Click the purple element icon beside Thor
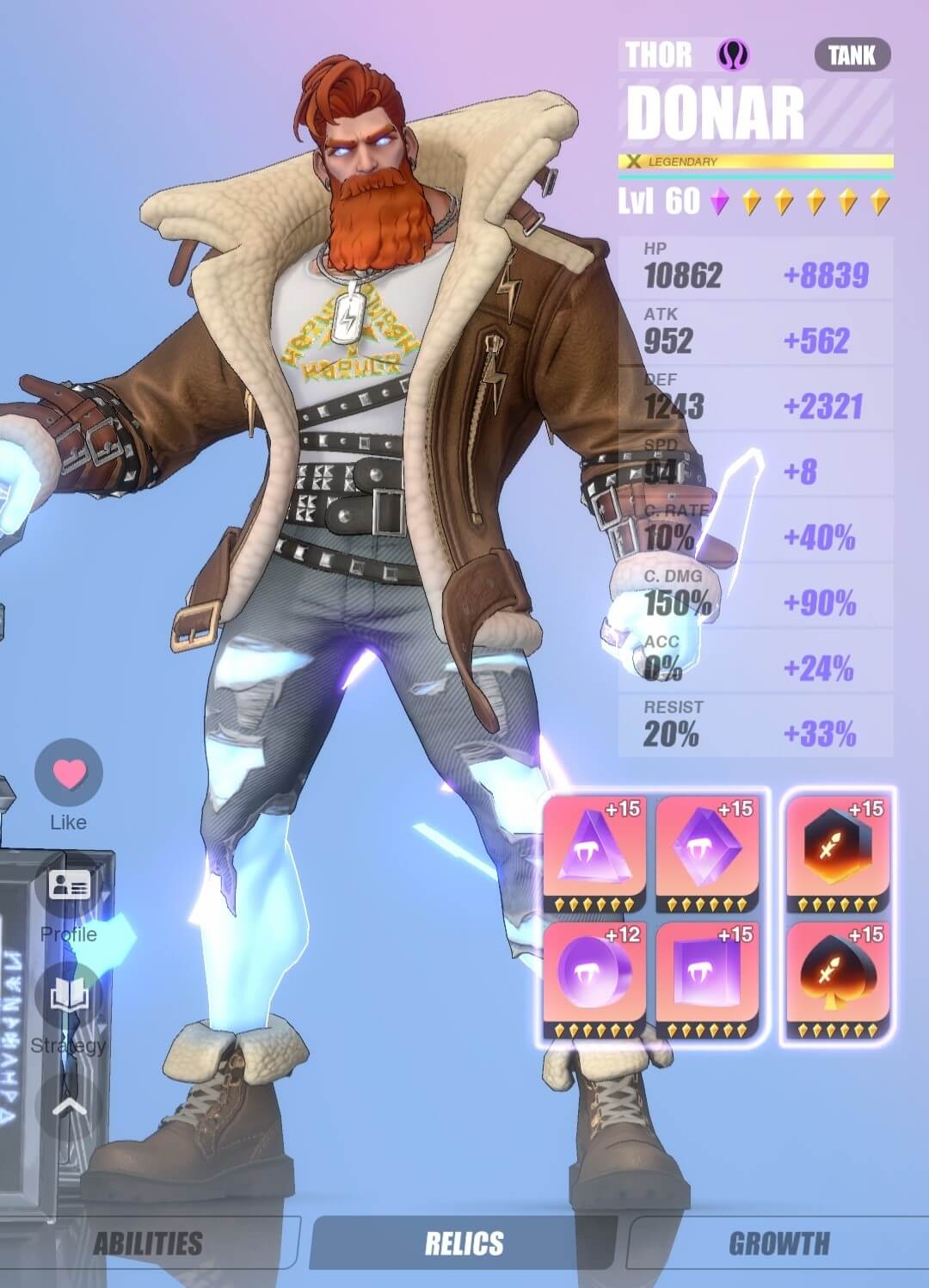Image resolution: width=929 pixels, height=1288 pixels. tap(733, 56)
